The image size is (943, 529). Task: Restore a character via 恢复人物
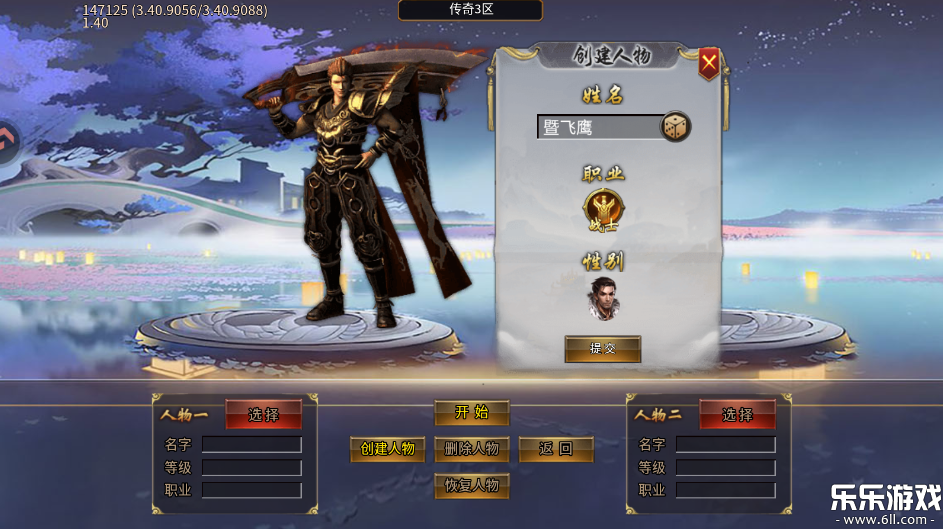click(471, 486)
